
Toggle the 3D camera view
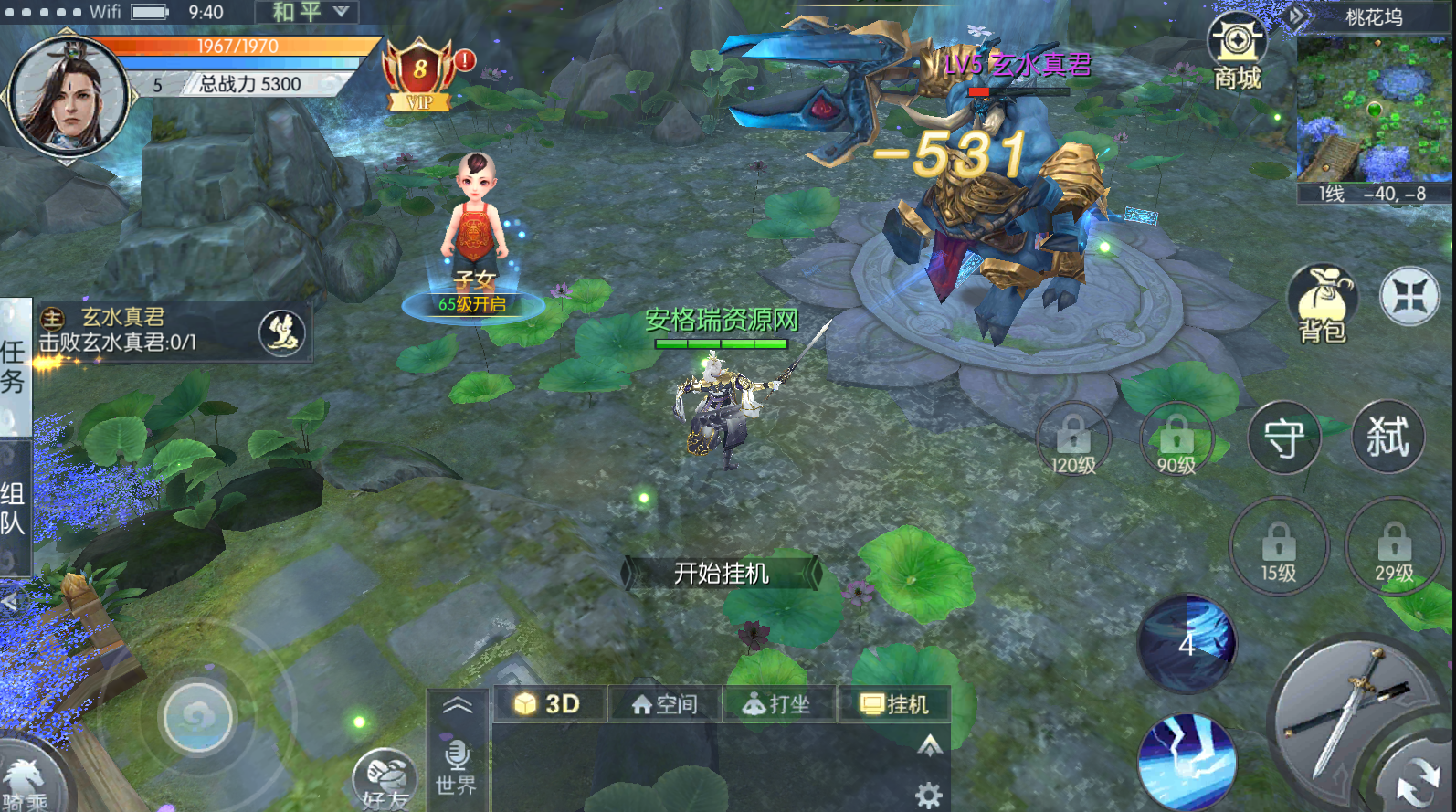point(548,704)
